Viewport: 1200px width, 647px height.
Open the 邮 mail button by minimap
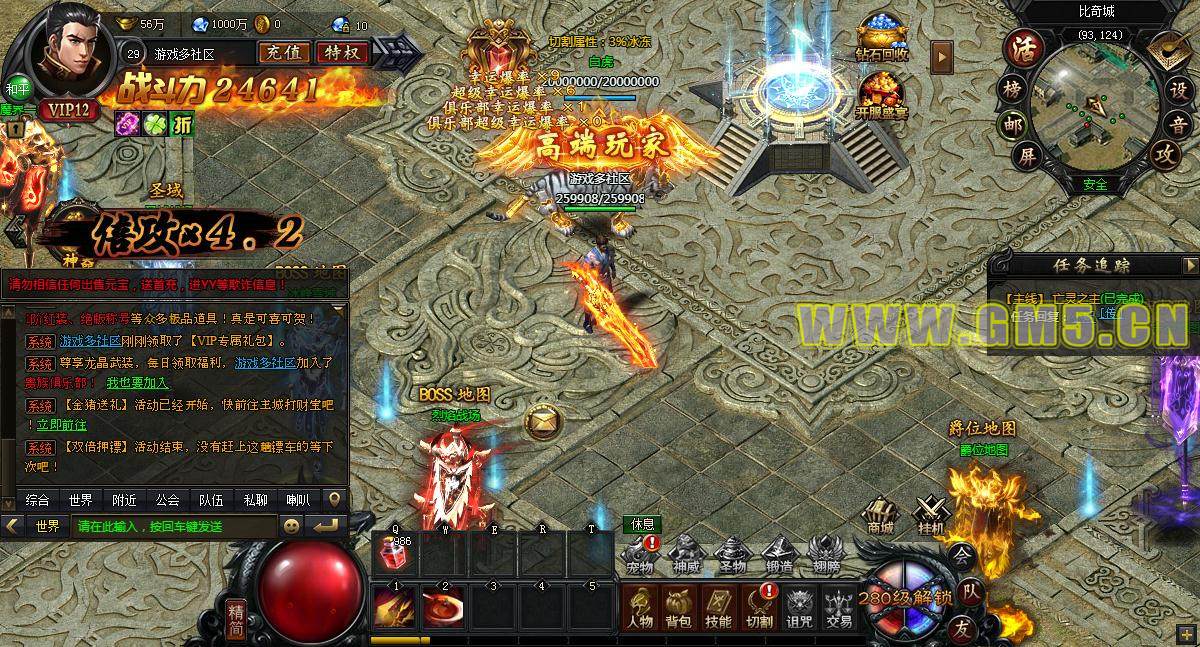click(1011, 123)
